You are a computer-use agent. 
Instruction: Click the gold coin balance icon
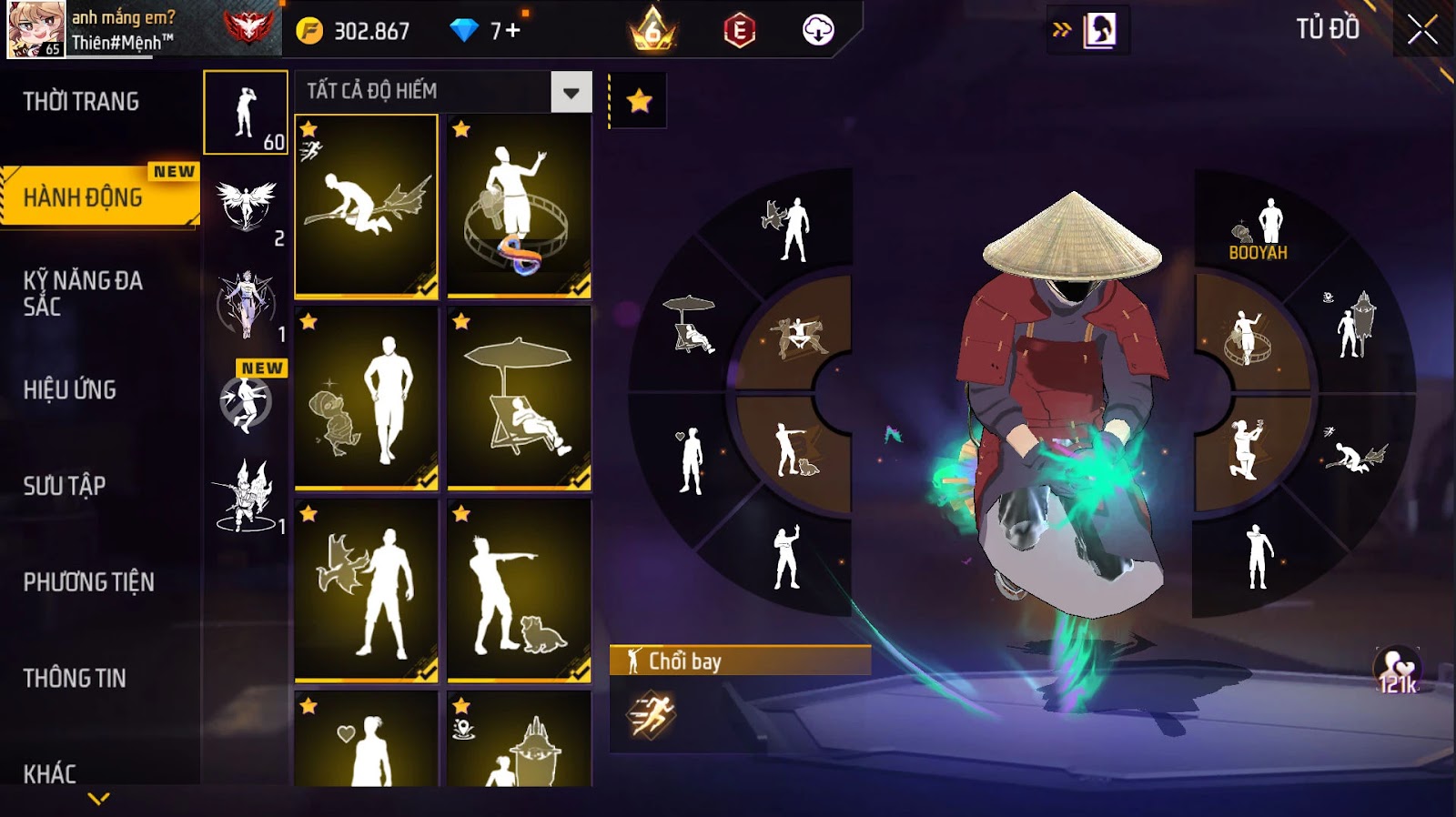pyautogui.click(x=309, y=31)
